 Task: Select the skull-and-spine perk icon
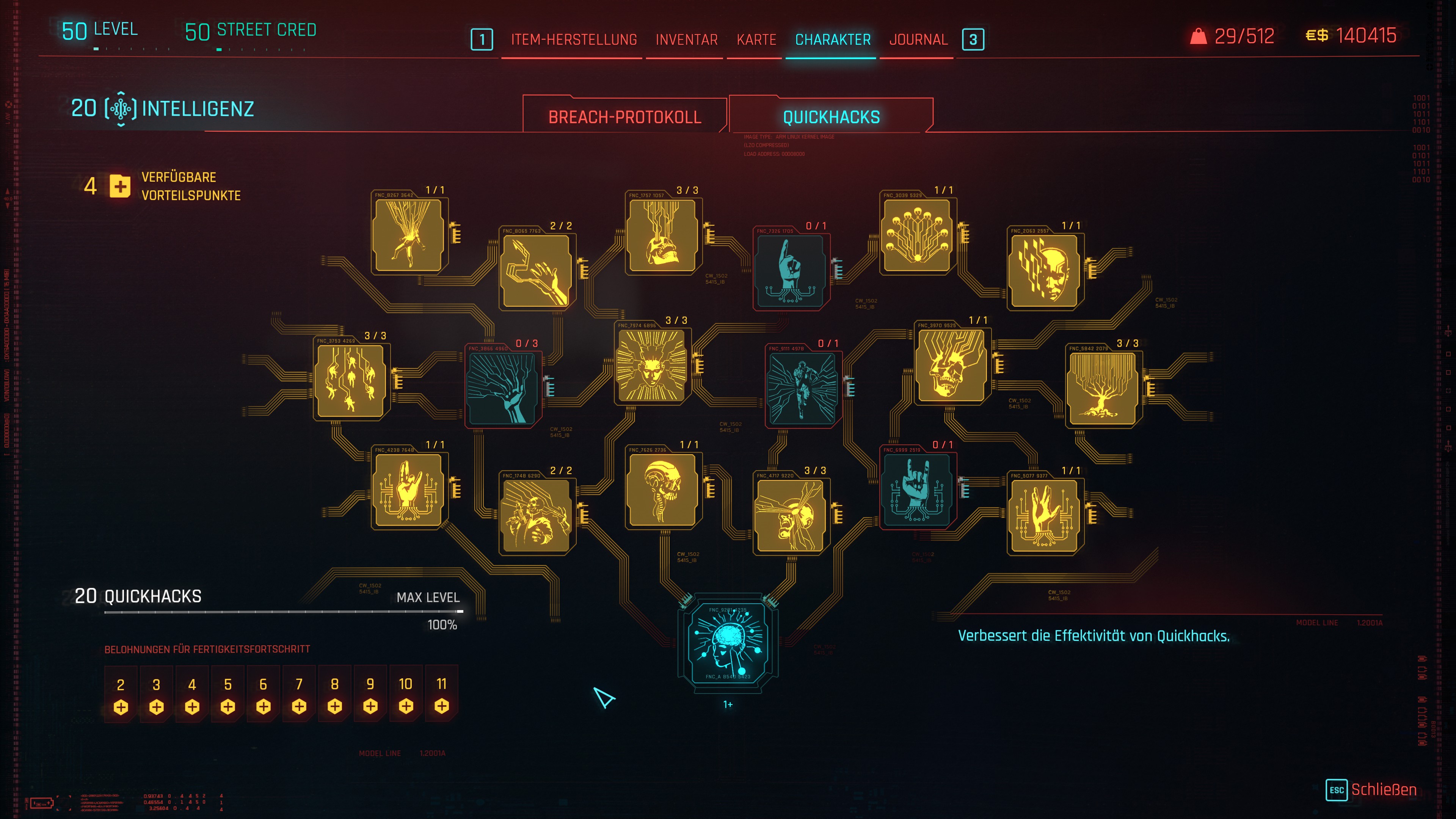pyautogui.click(x=662, y=490)
